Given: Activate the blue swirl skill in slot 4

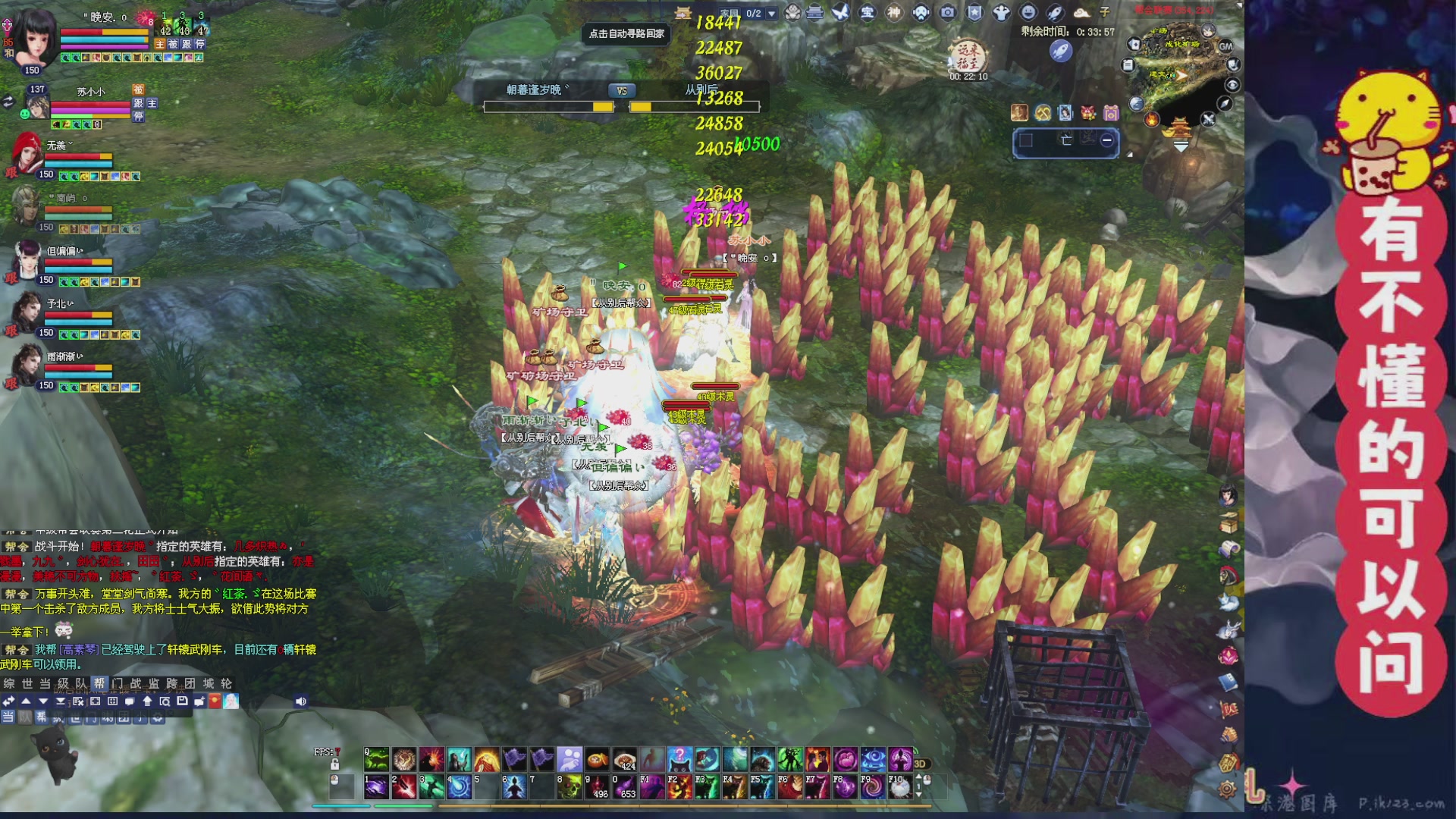Looking at the screenshot, I should (459, 788).
